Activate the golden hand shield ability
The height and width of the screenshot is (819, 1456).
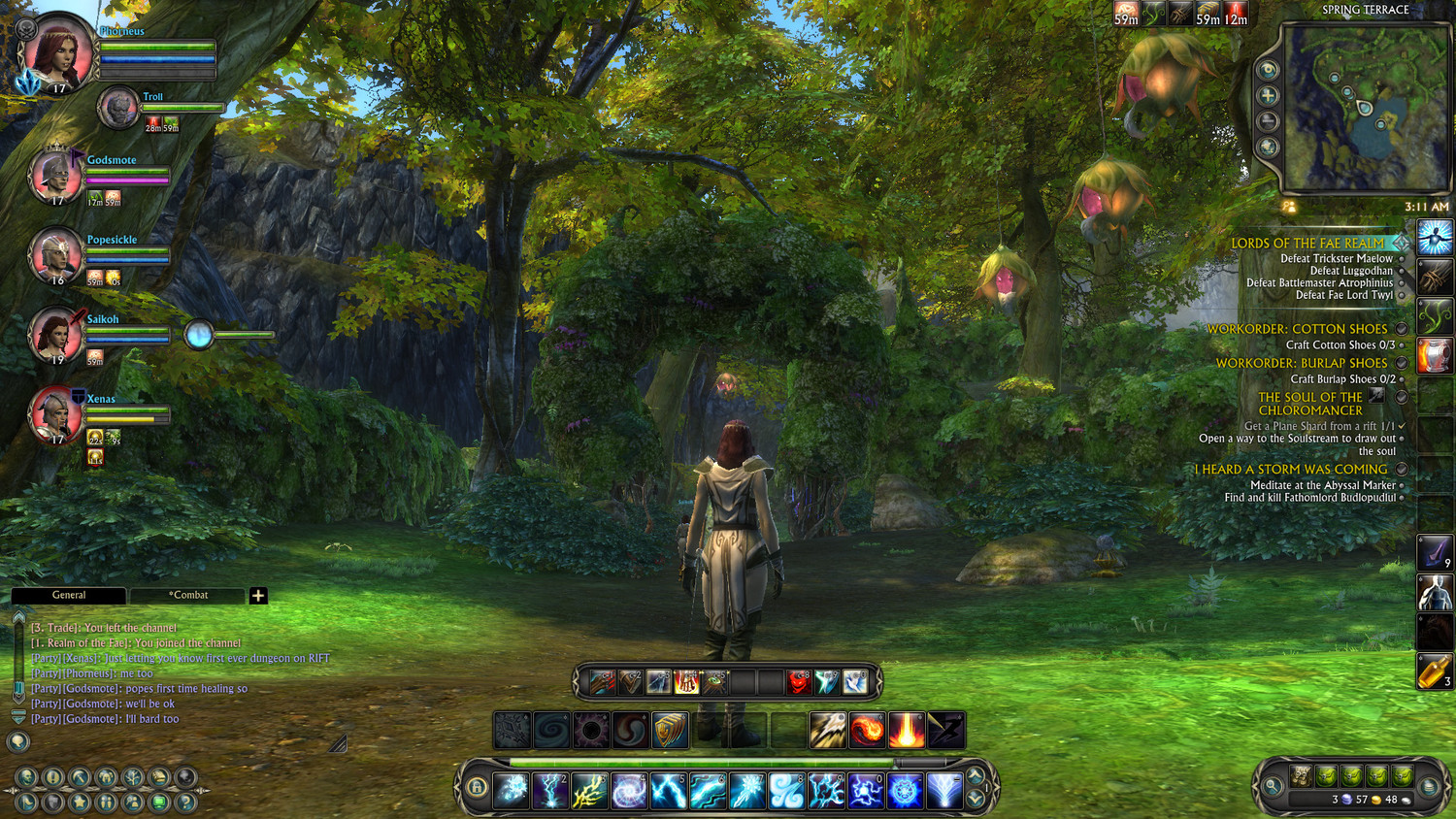point(670,731)
